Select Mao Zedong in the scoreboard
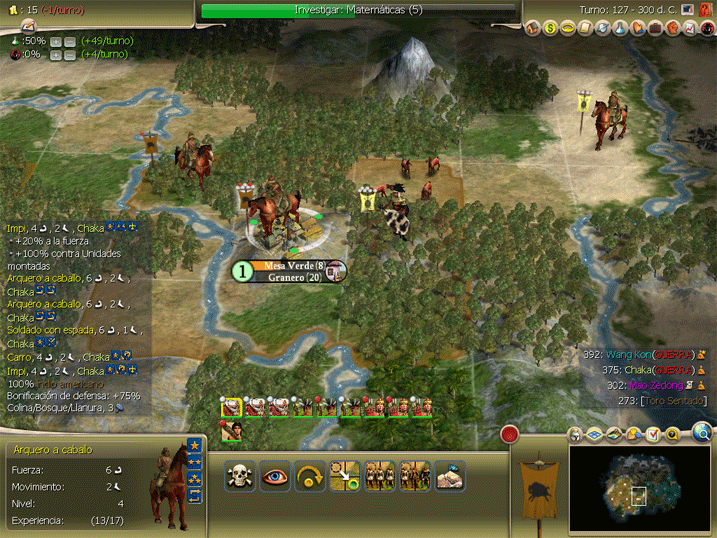717x538 pixels. pyautogui.click(x=656, y=385)
